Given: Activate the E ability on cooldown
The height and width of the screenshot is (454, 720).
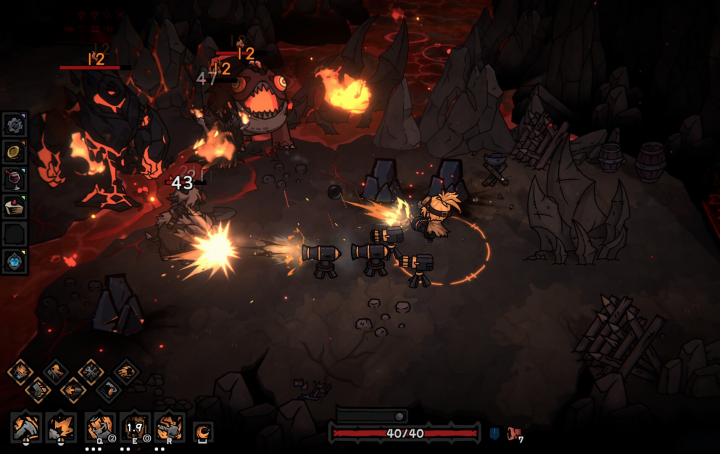Looking at the screenshot, I should click(x=134, y=427).
